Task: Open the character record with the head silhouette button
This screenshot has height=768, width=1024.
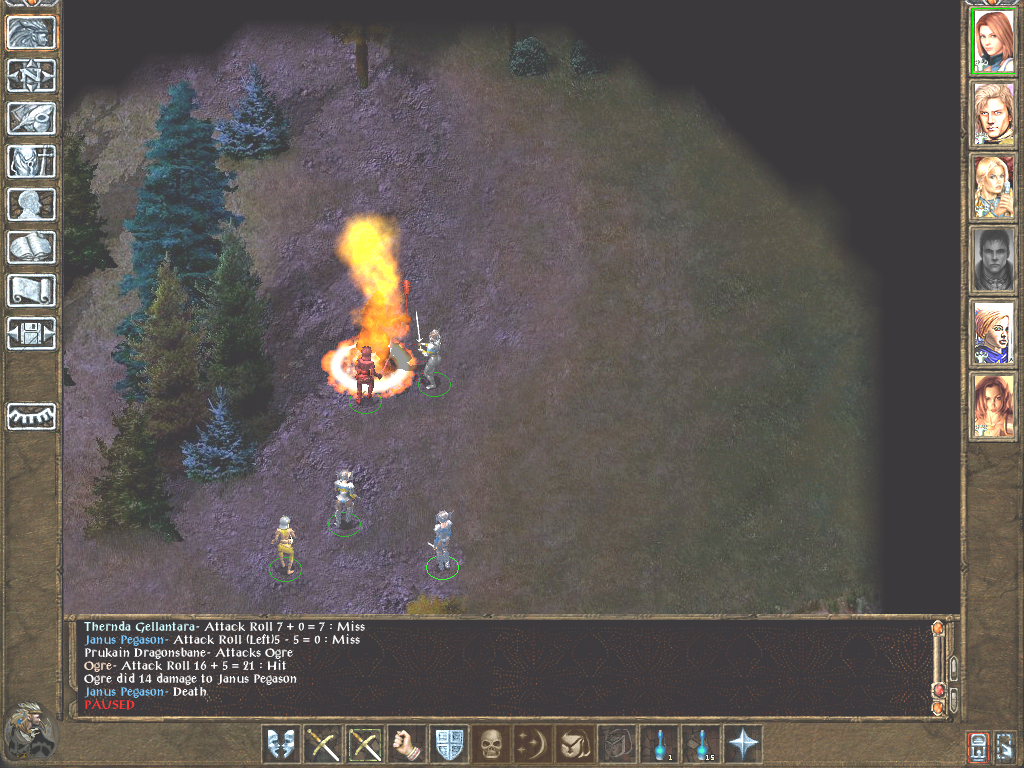Action: pos(32,204)
